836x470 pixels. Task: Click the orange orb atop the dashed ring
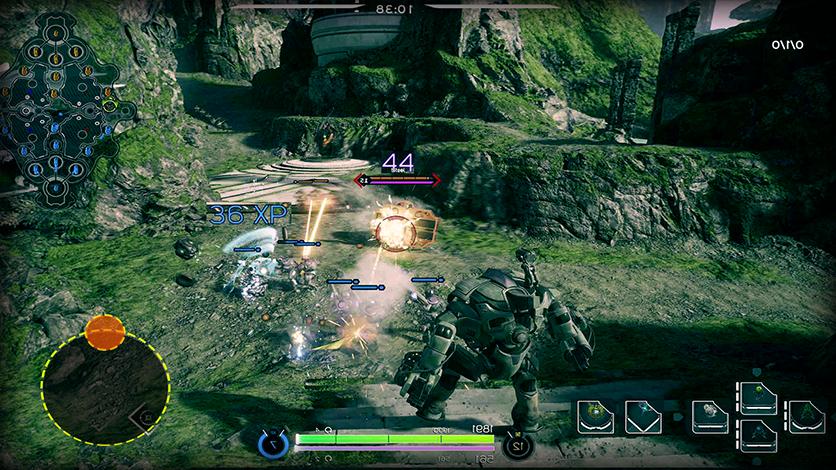point(104,331)
